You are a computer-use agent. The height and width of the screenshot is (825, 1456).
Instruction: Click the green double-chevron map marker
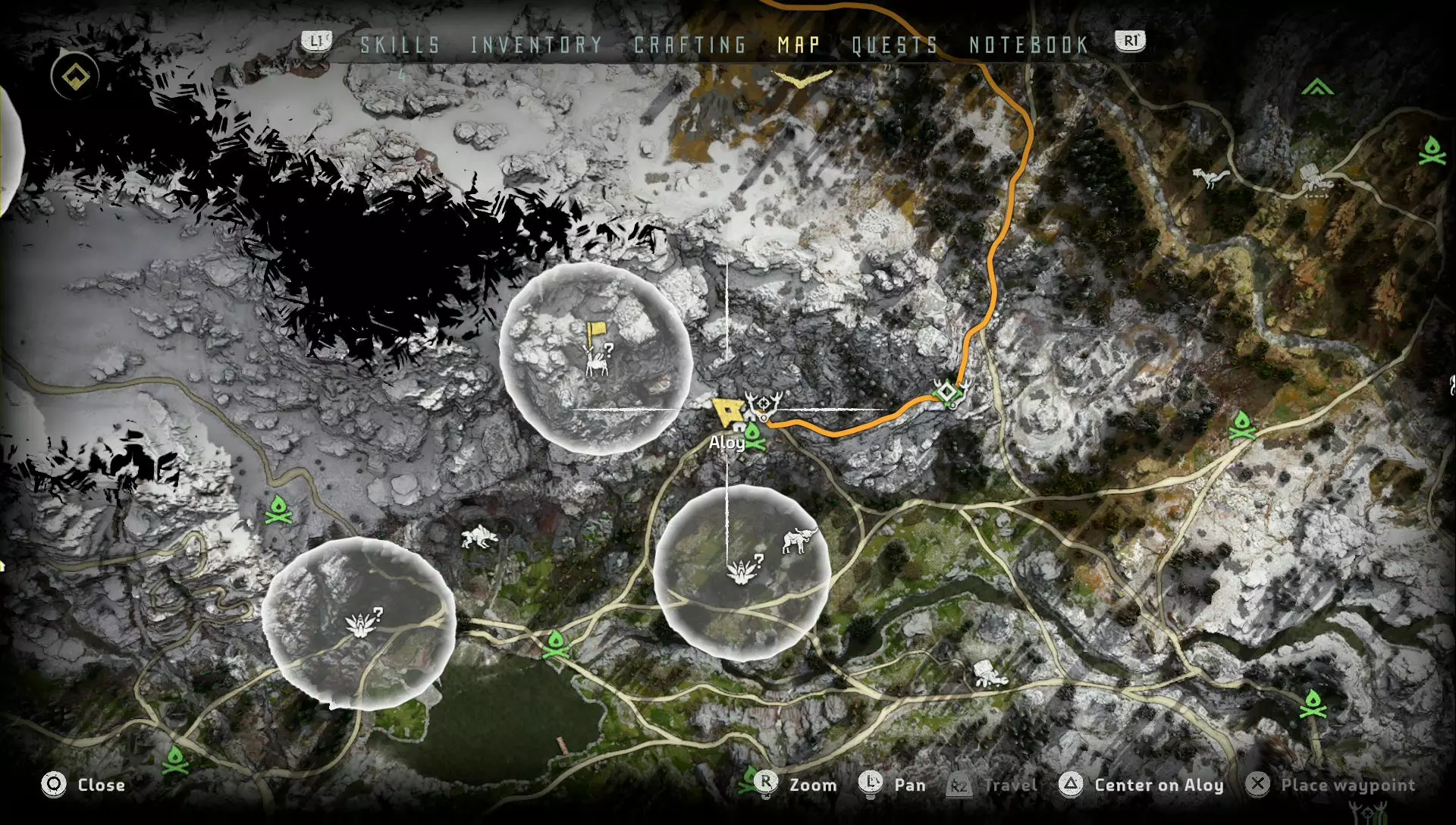click(x=1317, y=88)
